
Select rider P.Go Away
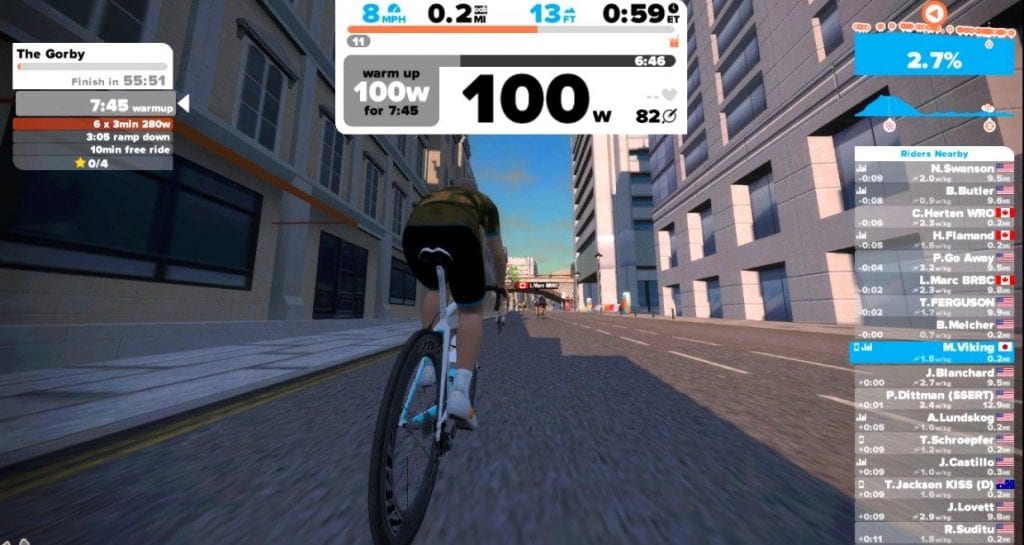933,262
